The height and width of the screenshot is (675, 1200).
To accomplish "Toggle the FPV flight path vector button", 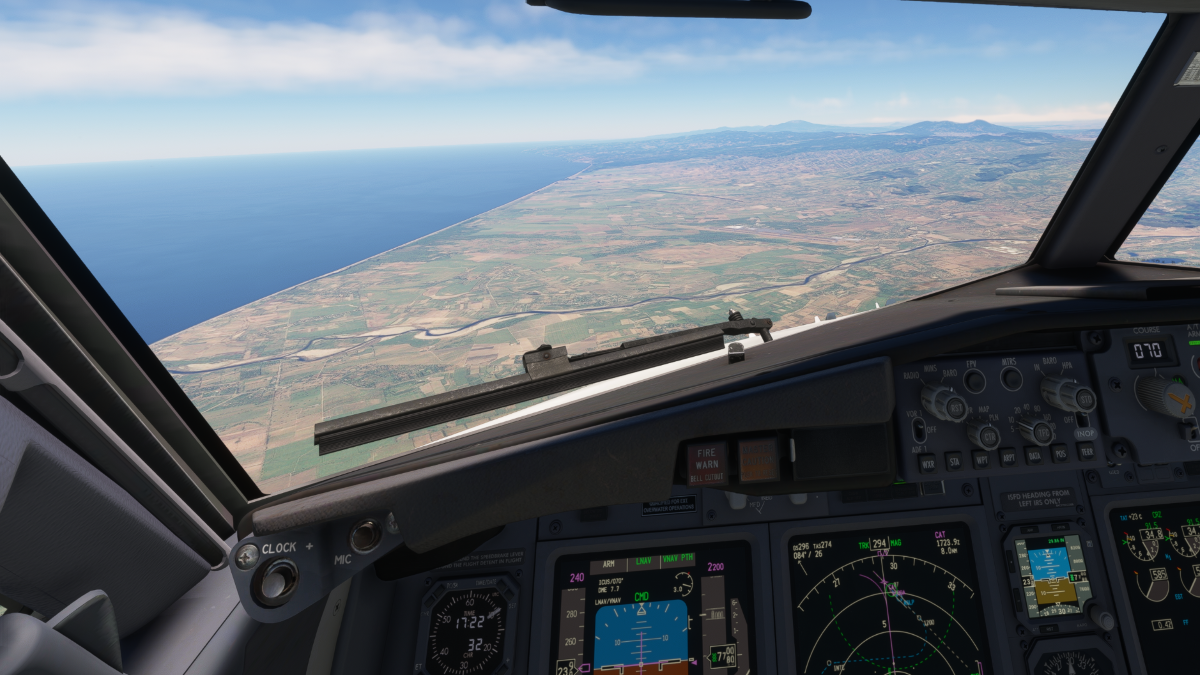I will point(974,381).
